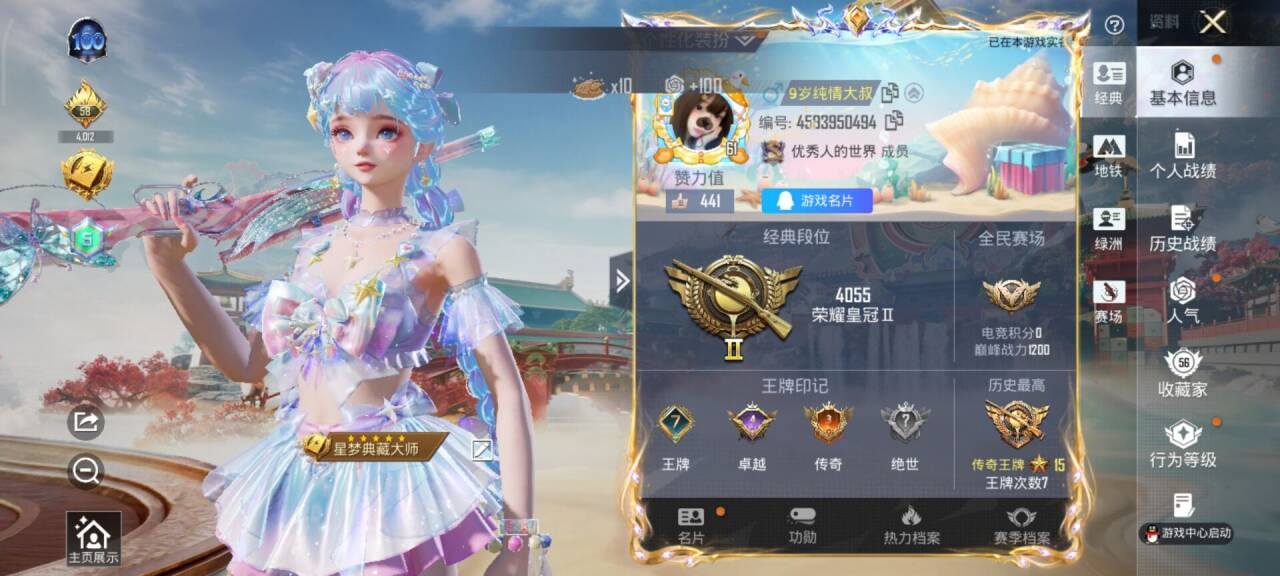This screenshot has width=1280, height=576.
Task: Open 主页展示 homepage display
Action: 93,539
